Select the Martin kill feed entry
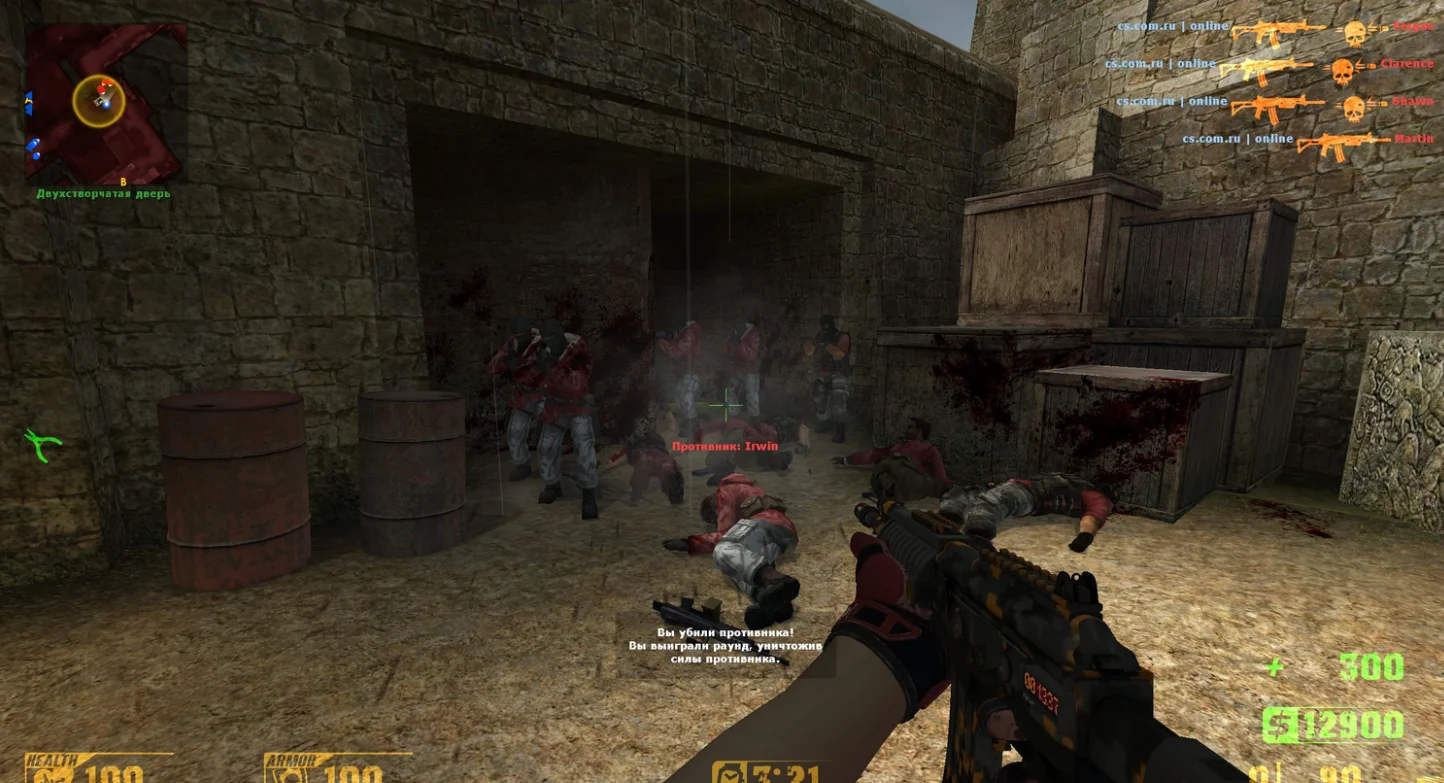 (1307, 142)
